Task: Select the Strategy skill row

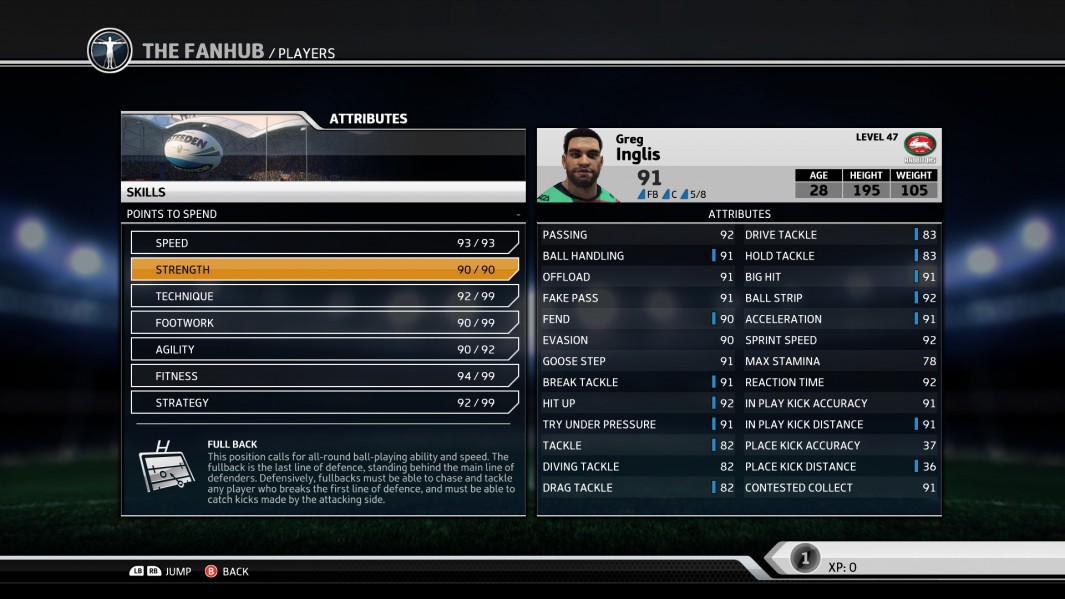Action: click(x=324, y=403)
